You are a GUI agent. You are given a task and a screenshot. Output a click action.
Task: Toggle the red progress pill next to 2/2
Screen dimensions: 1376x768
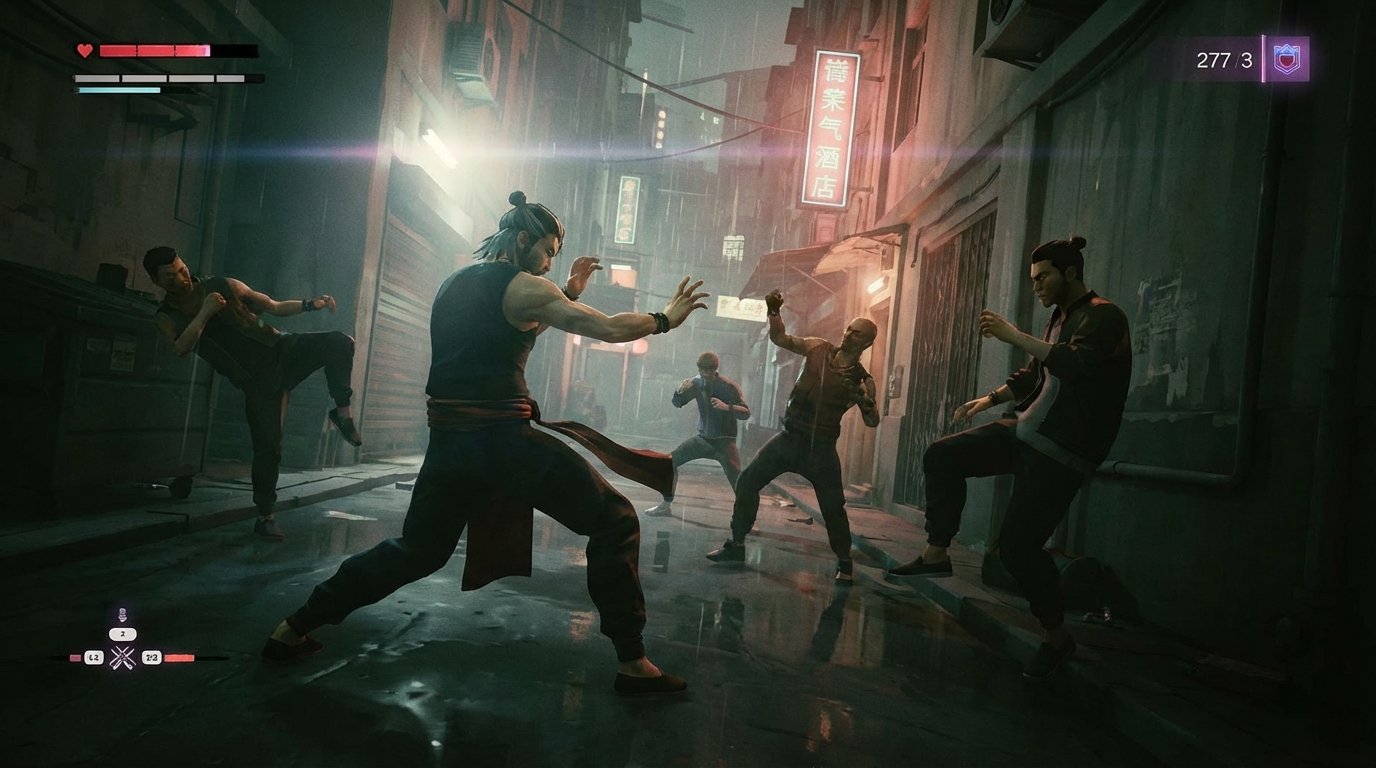[x=179, y=657]
